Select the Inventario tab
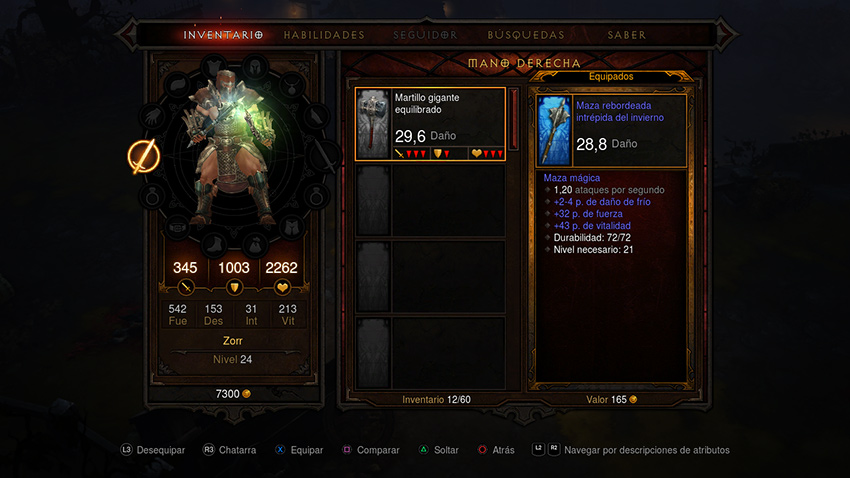 click(222, 35)
